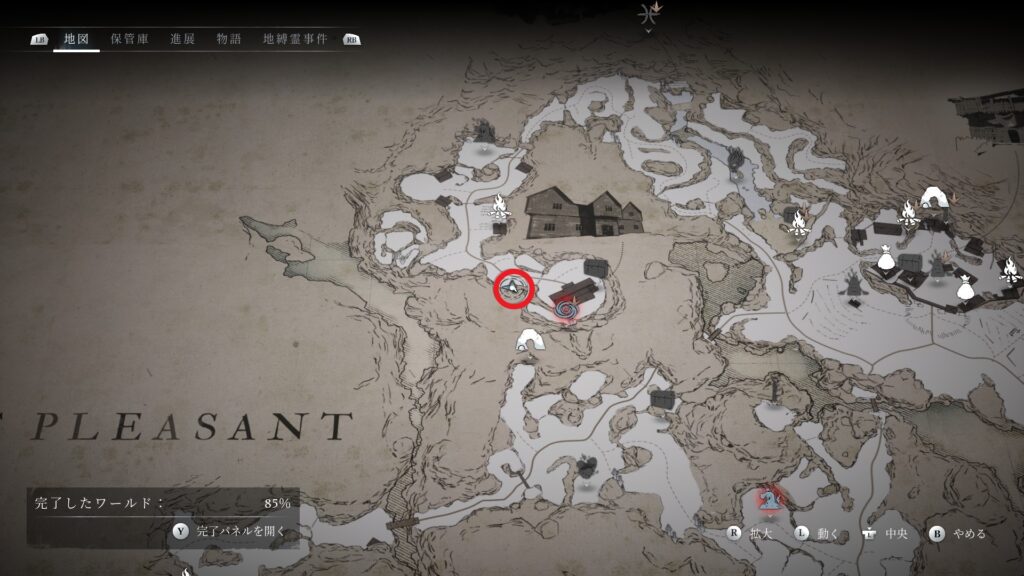This screenshot has width=1024, height=576.
Task: Select the blue spiral marker on the map
Action: click(x=565, y=310)
